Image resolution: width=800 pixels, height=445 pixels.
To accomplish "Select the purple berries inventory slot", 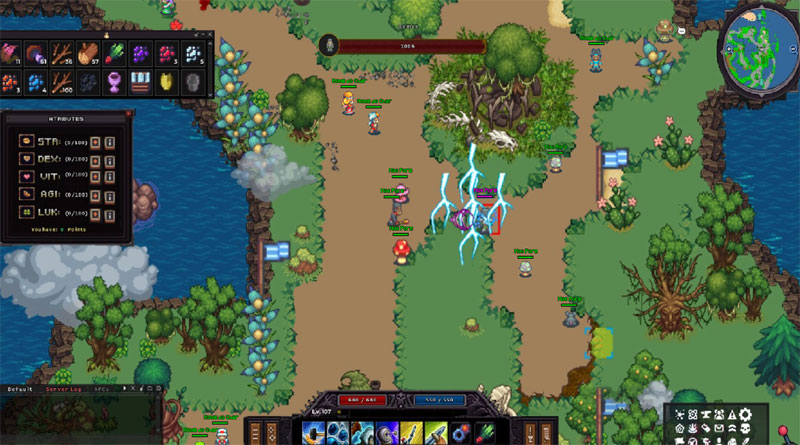I will [140, 52].
